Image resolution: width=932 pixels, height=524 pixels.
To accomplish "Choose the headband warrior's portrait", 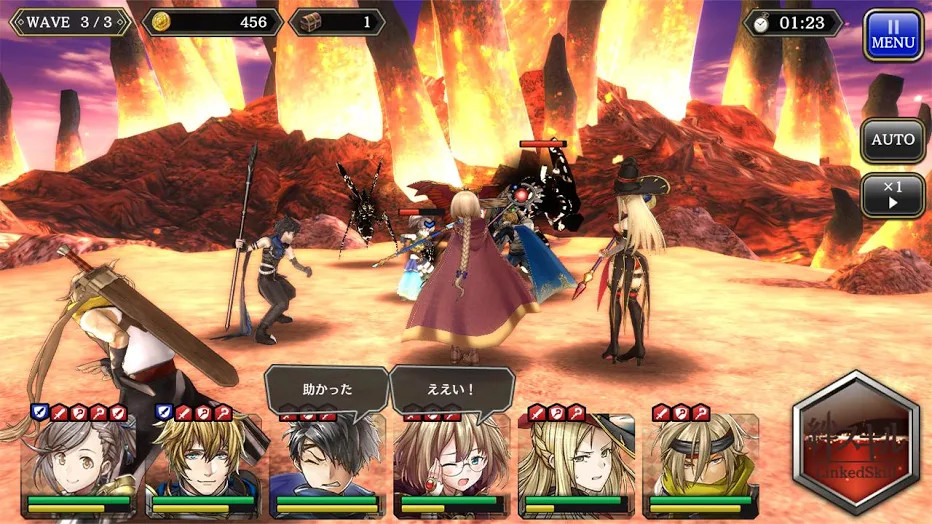I will click(x=700, y=458).
